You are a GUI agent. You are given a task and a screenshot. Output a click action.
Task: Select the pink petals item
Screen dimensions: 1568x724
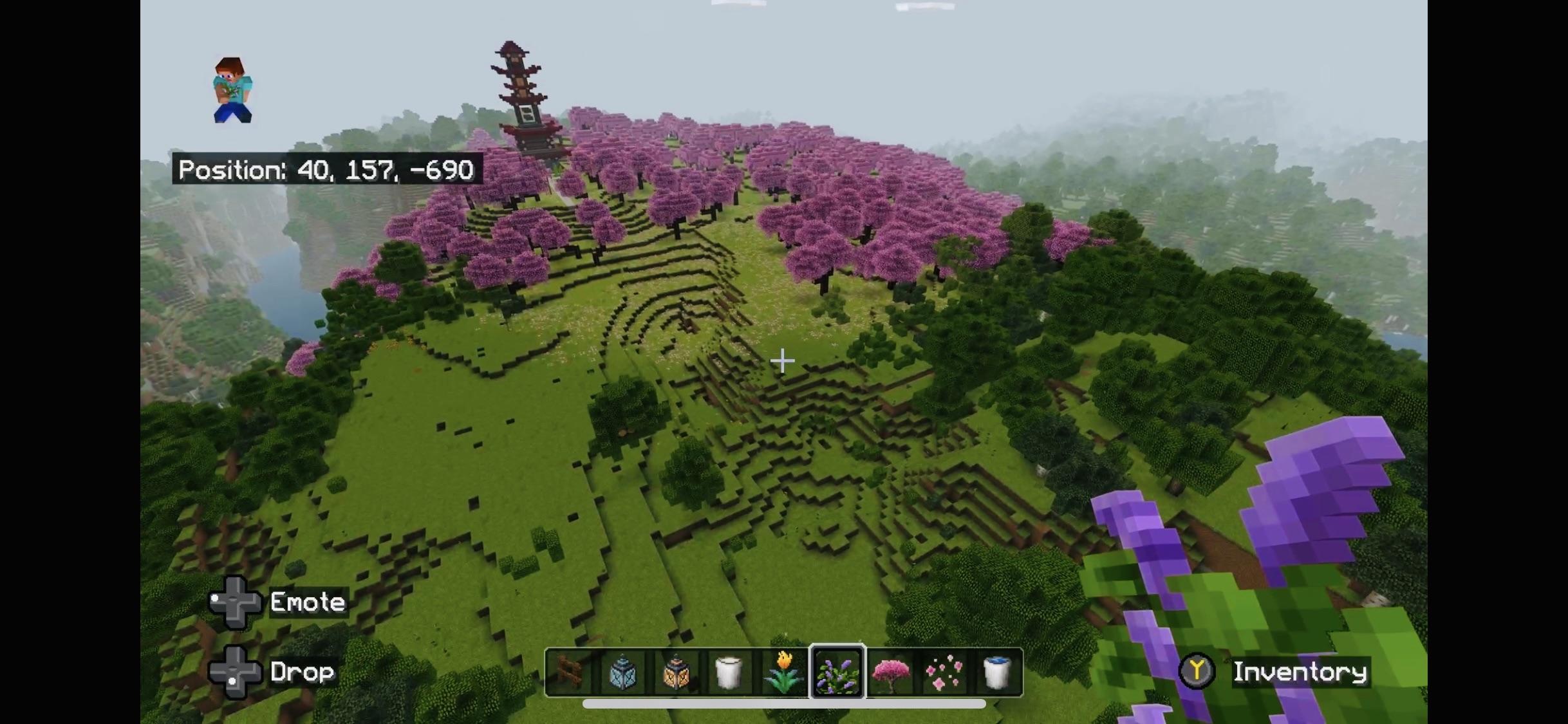(x=945, y=672)
